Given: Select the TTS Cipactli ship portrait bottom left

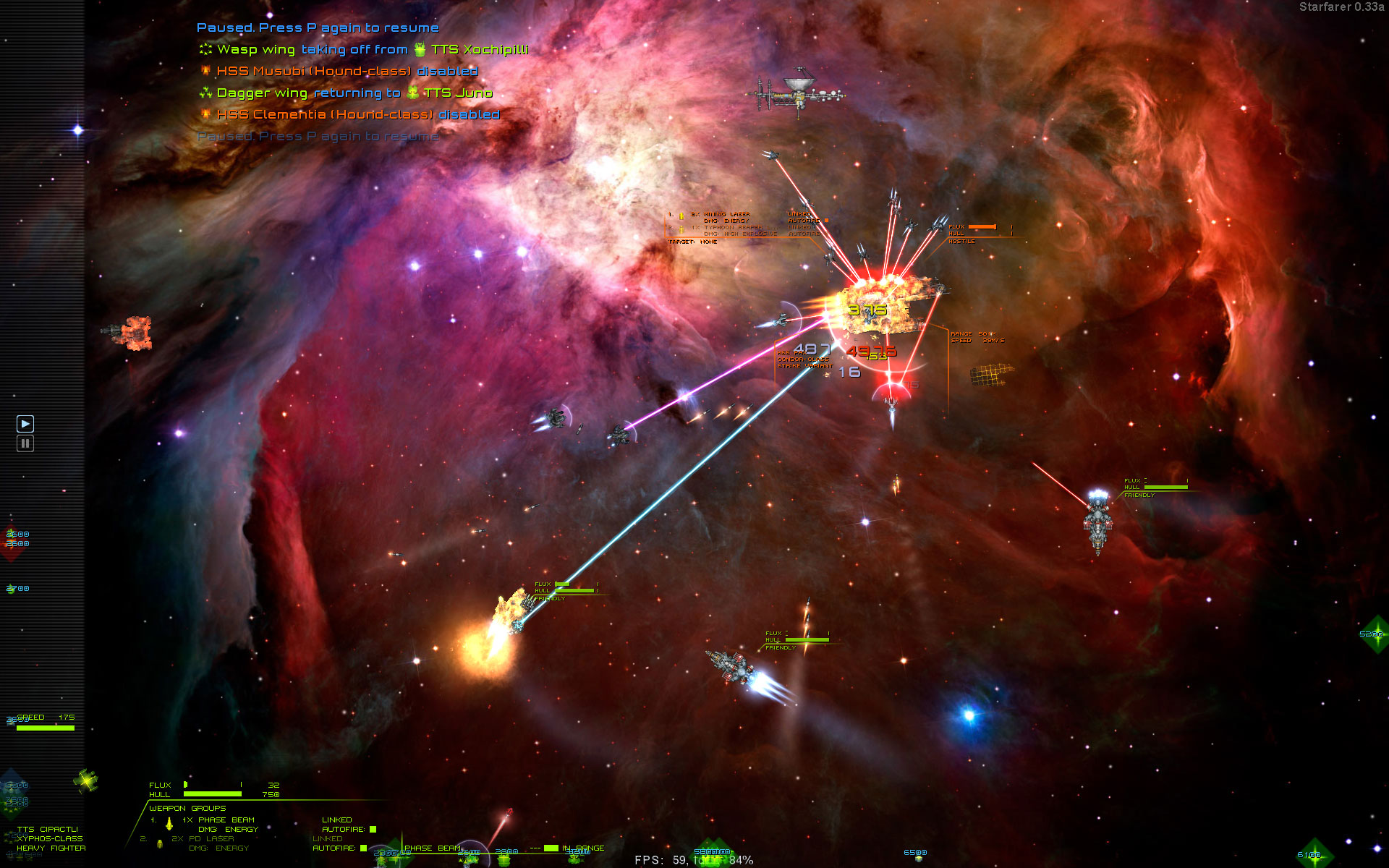Looking at the screenshot, I should [x=87, y=781].
